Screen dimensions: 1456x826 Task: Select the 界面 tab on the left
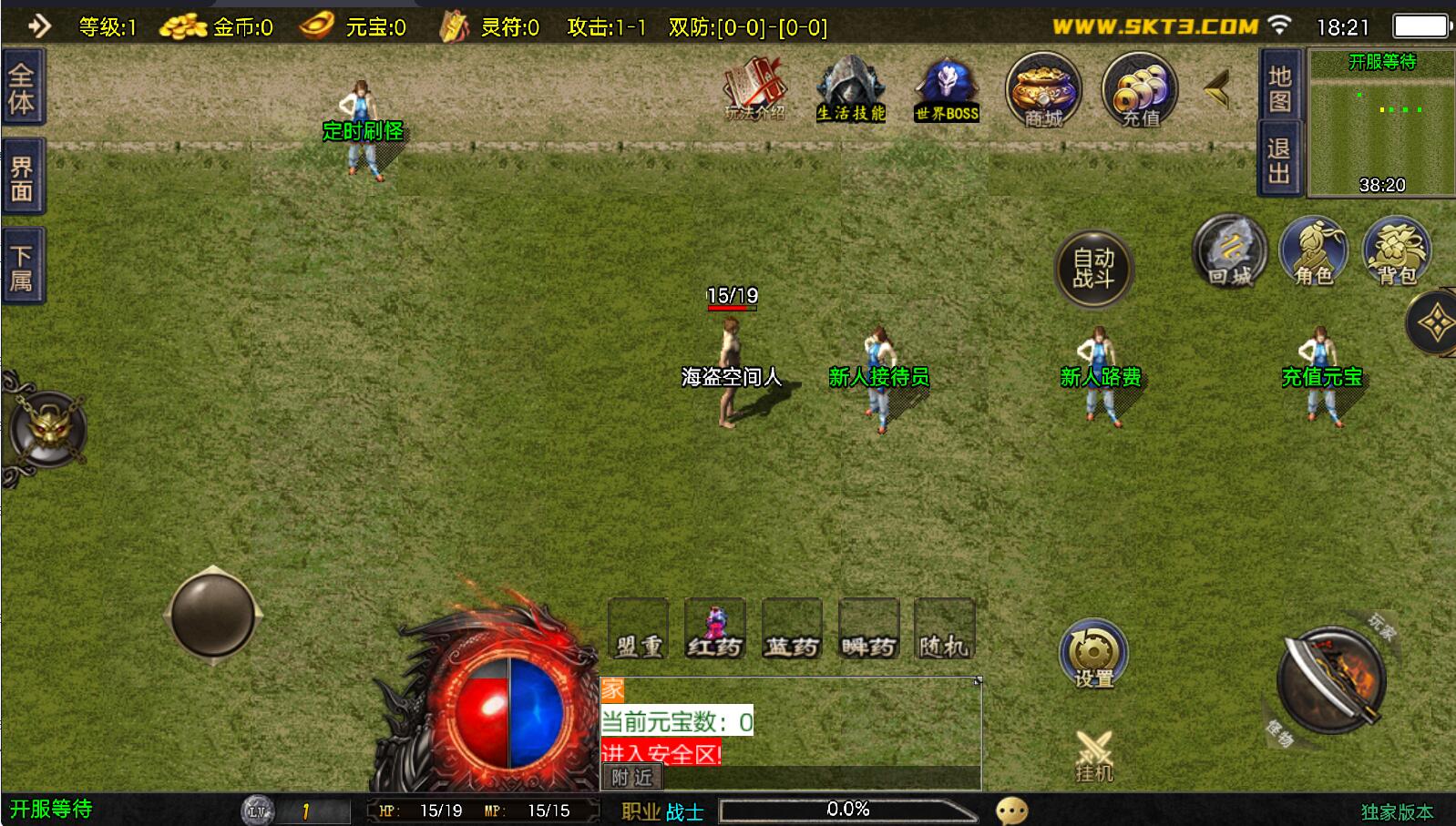[22, 178]
